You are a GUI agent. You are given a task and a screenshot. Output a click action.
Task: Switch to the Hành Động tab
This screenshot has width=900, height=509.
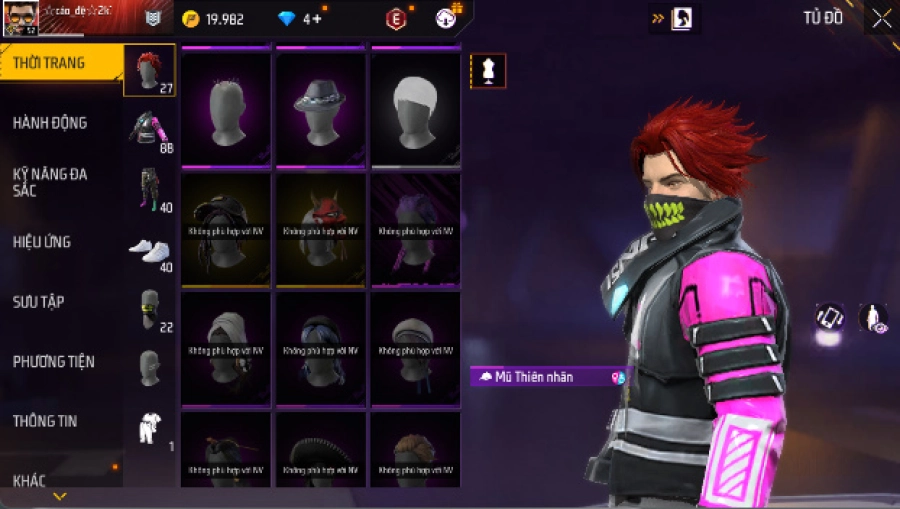[x=50, y=123]
